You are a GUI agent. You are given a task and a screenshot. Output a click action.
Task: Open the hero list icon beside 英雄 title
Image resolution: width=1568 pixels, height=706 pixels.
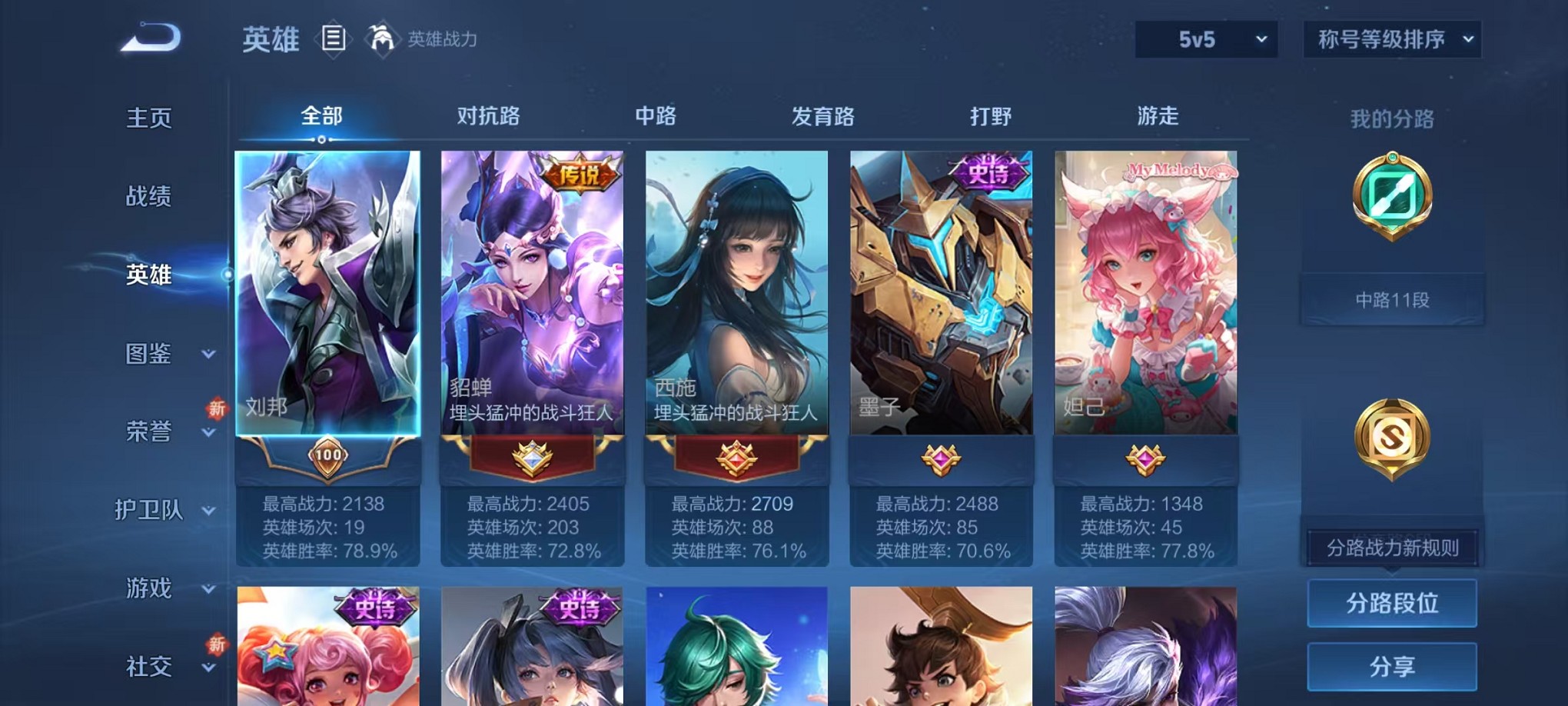click(x=334, y=40)
